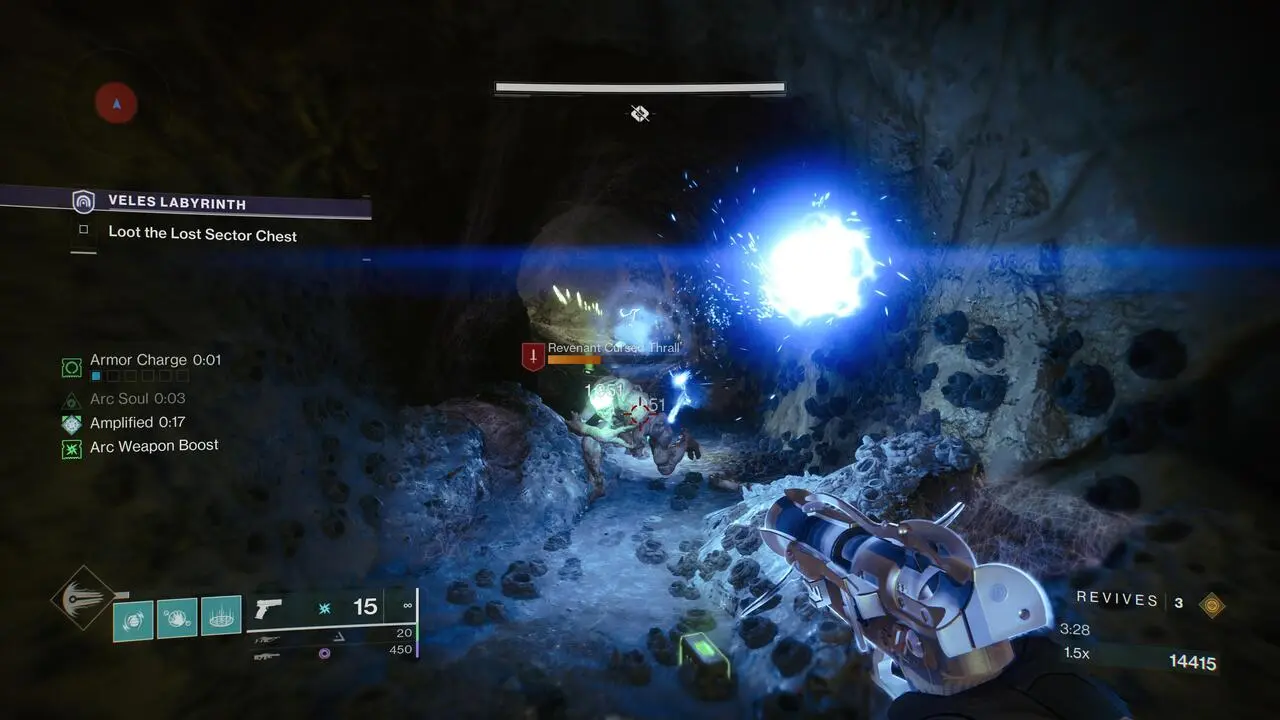Screen dimensions: 1280x720
Task: Click the Revives counter label
Action: [x=1115, y=599]
